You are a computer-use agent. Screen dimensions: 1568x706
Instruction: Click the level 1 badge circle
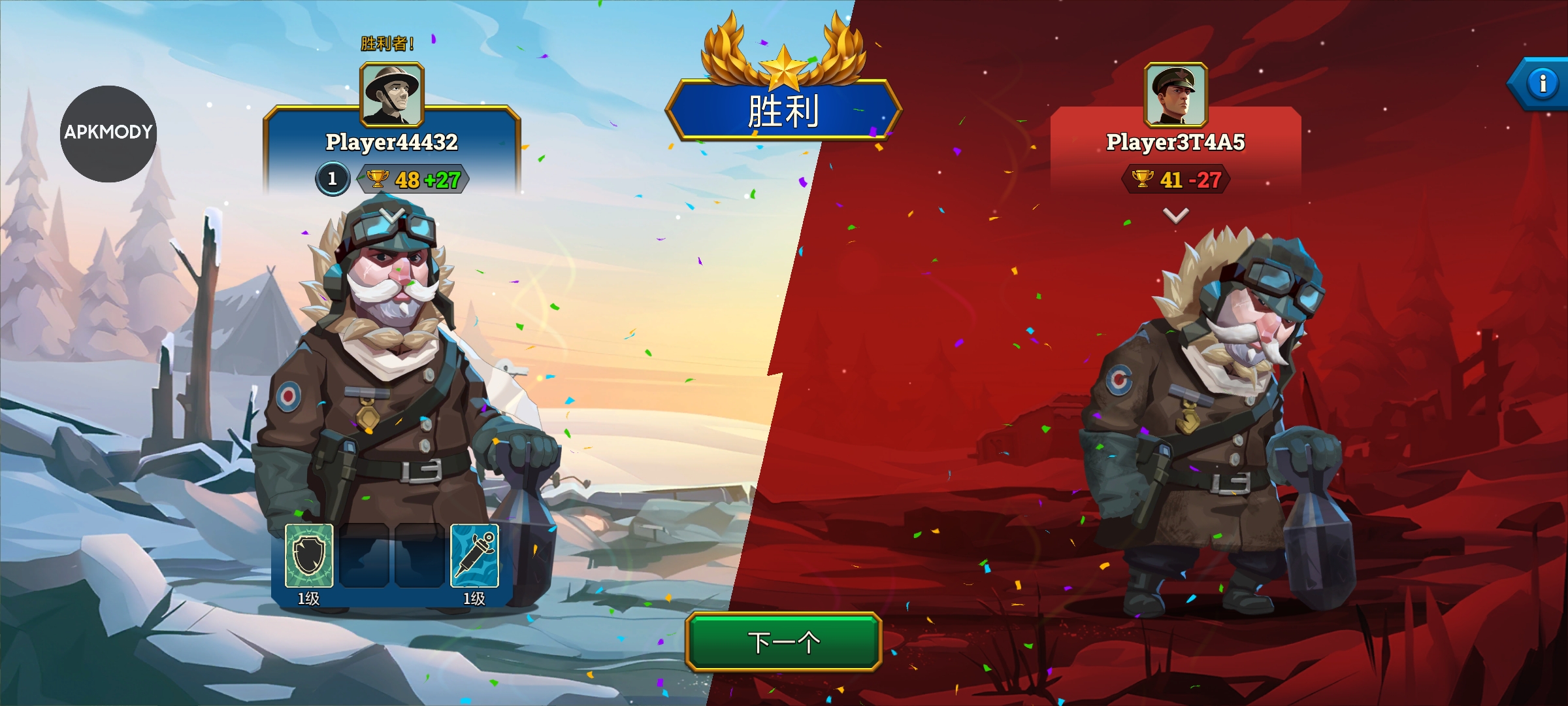pyautogui.click(x=332, y=179)
